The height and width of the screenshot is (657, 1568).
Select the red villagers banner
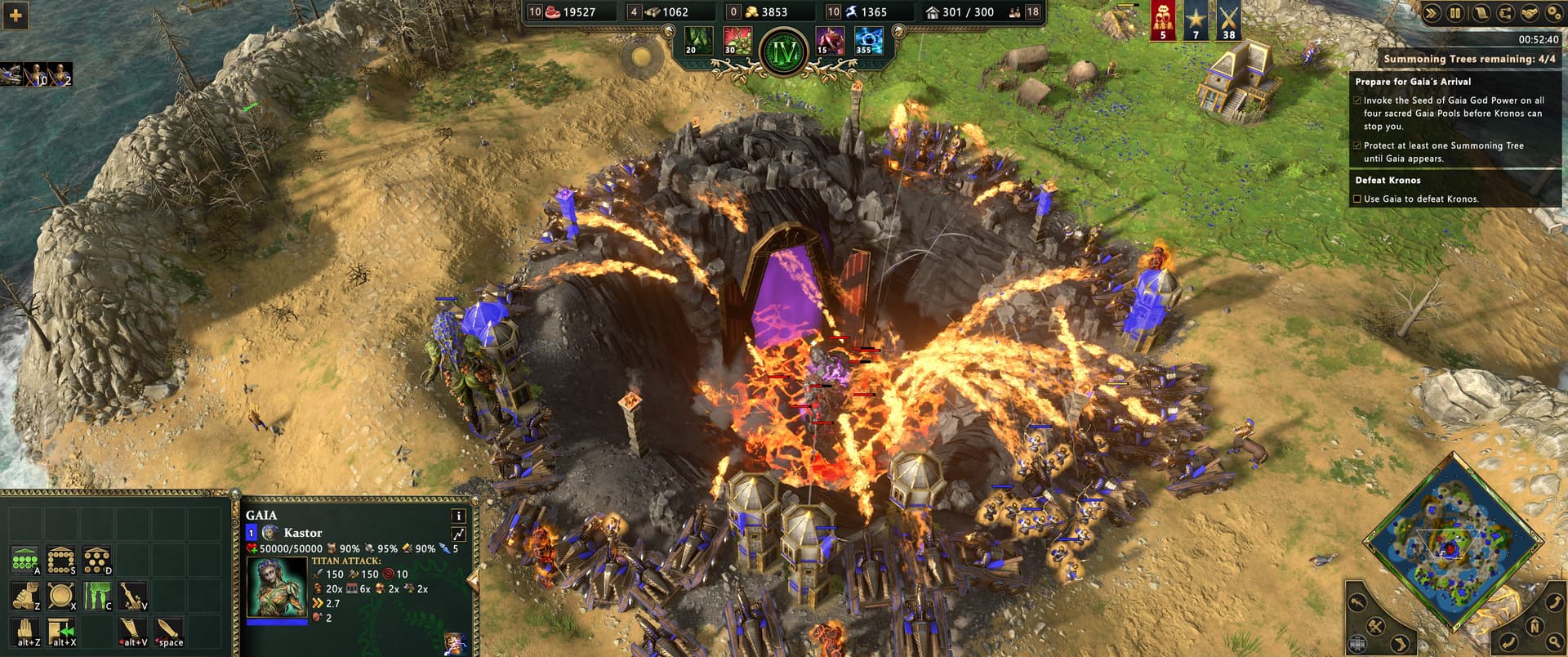(x=1163, y=20)
